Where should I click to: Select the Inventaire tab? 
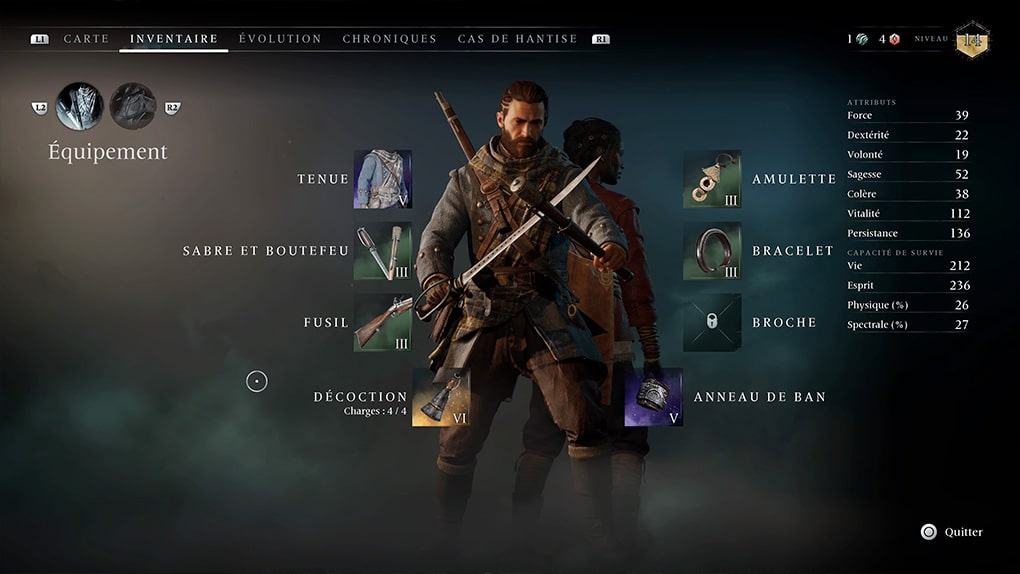click(174, 39)
